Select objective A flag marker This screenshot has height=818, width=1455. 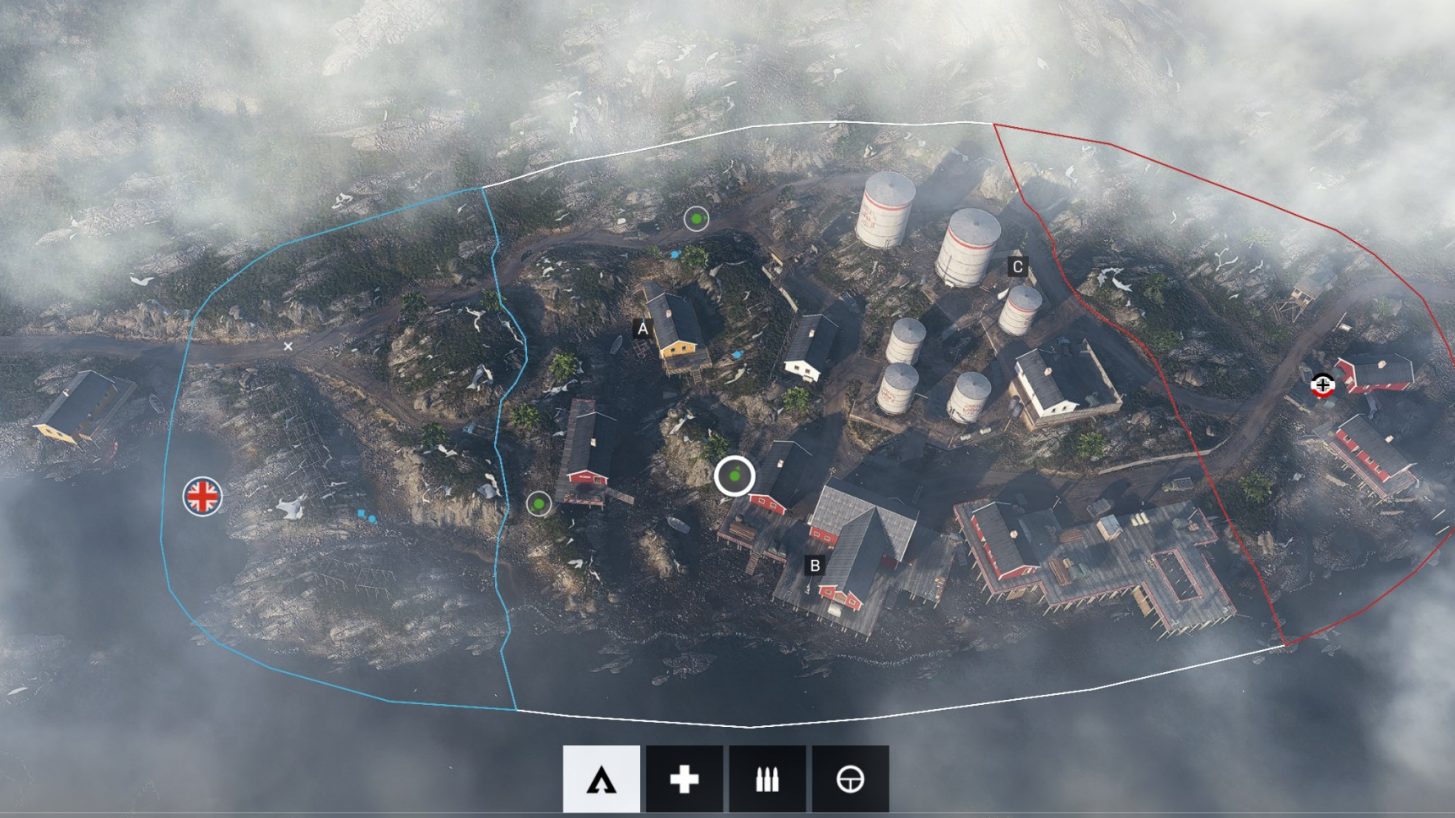click(641, 325)
